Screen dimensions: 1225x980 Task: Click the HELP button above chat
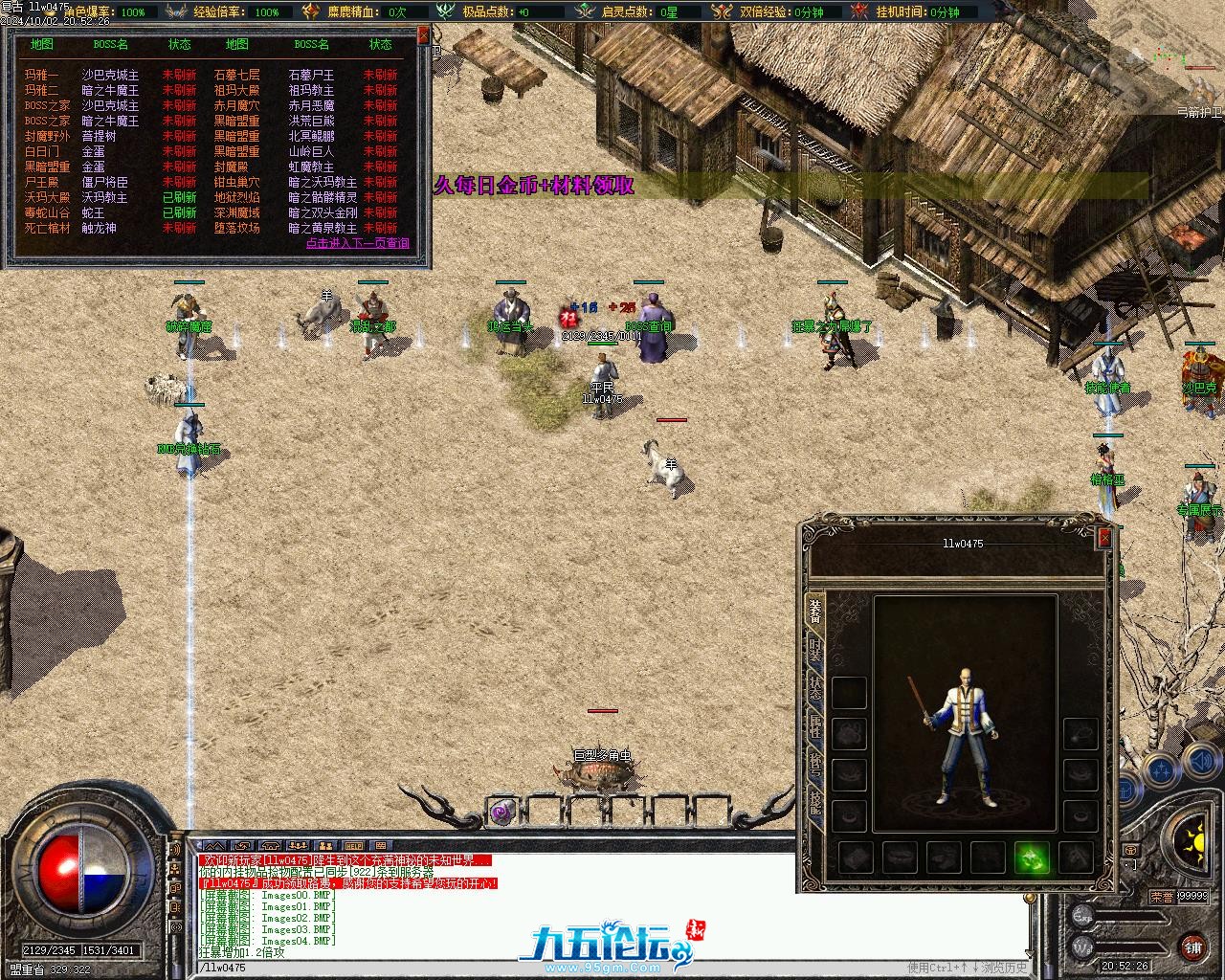(x=354, y=846)
